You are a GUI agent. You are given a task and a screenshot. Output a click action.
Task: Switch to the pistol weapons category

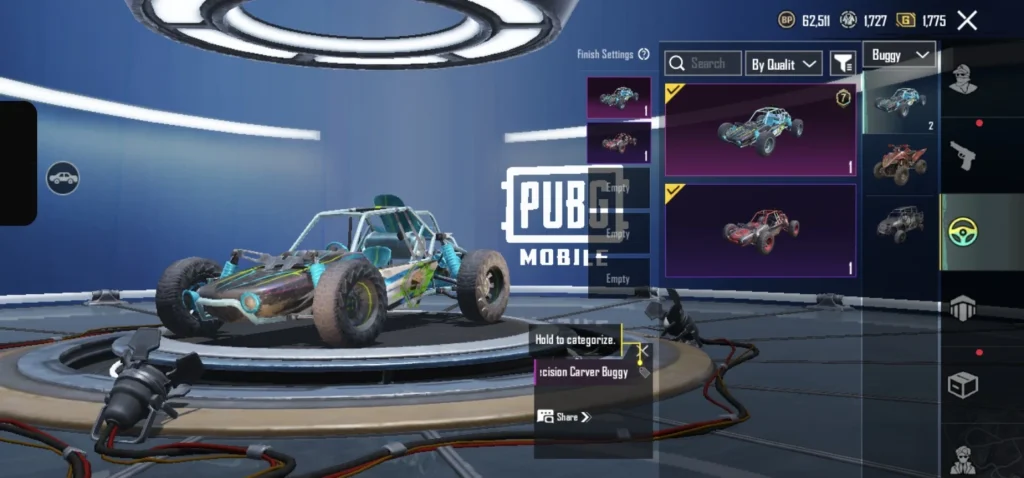[963, 155]
